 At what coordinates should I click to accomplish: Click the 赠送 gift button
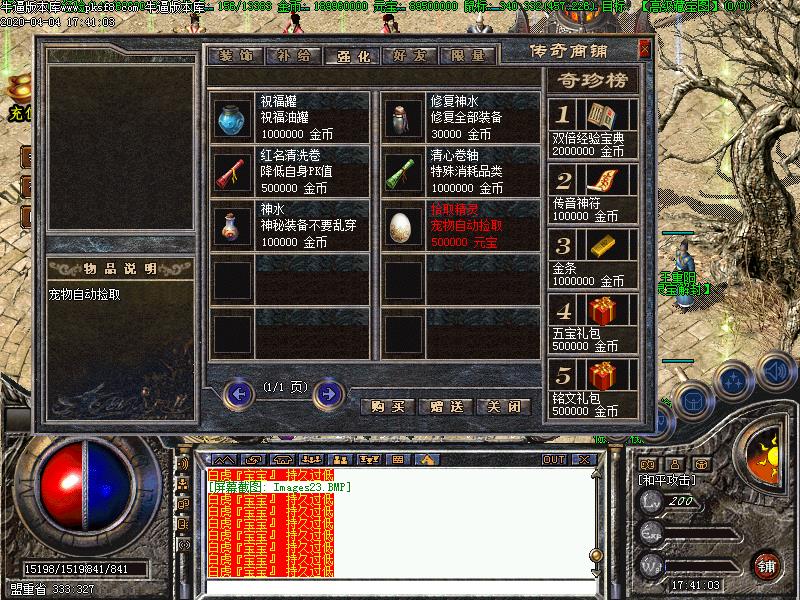coord(445,407)
